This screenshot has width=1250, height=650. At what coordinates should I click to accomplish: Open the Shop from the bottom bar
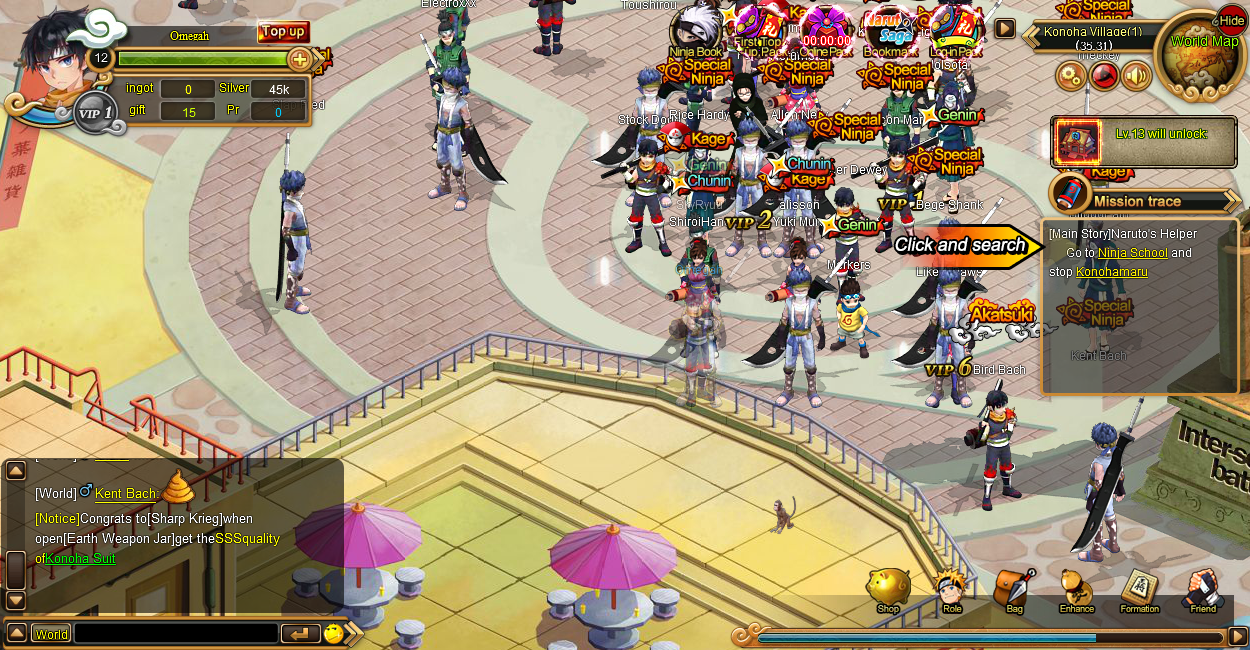point(888,590)
